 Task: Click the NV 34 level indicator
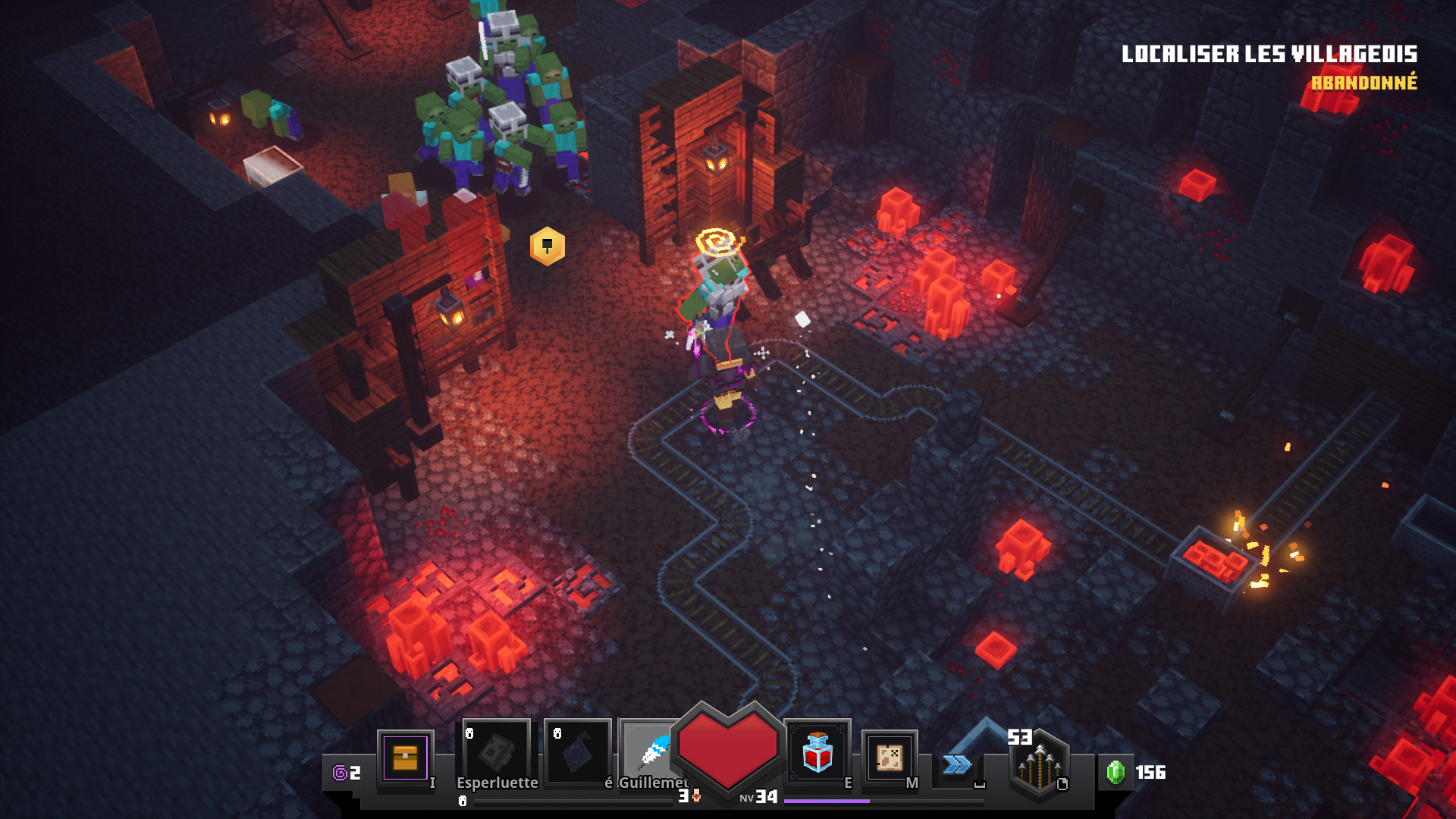click(758, 796)
